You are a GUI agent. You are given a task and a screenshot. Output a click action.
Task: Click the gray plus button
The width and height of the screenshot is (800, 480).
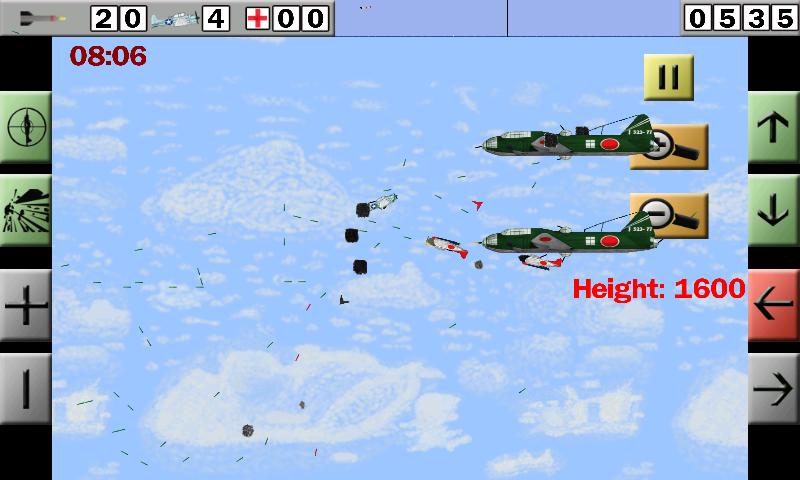(x=26, y=305)
